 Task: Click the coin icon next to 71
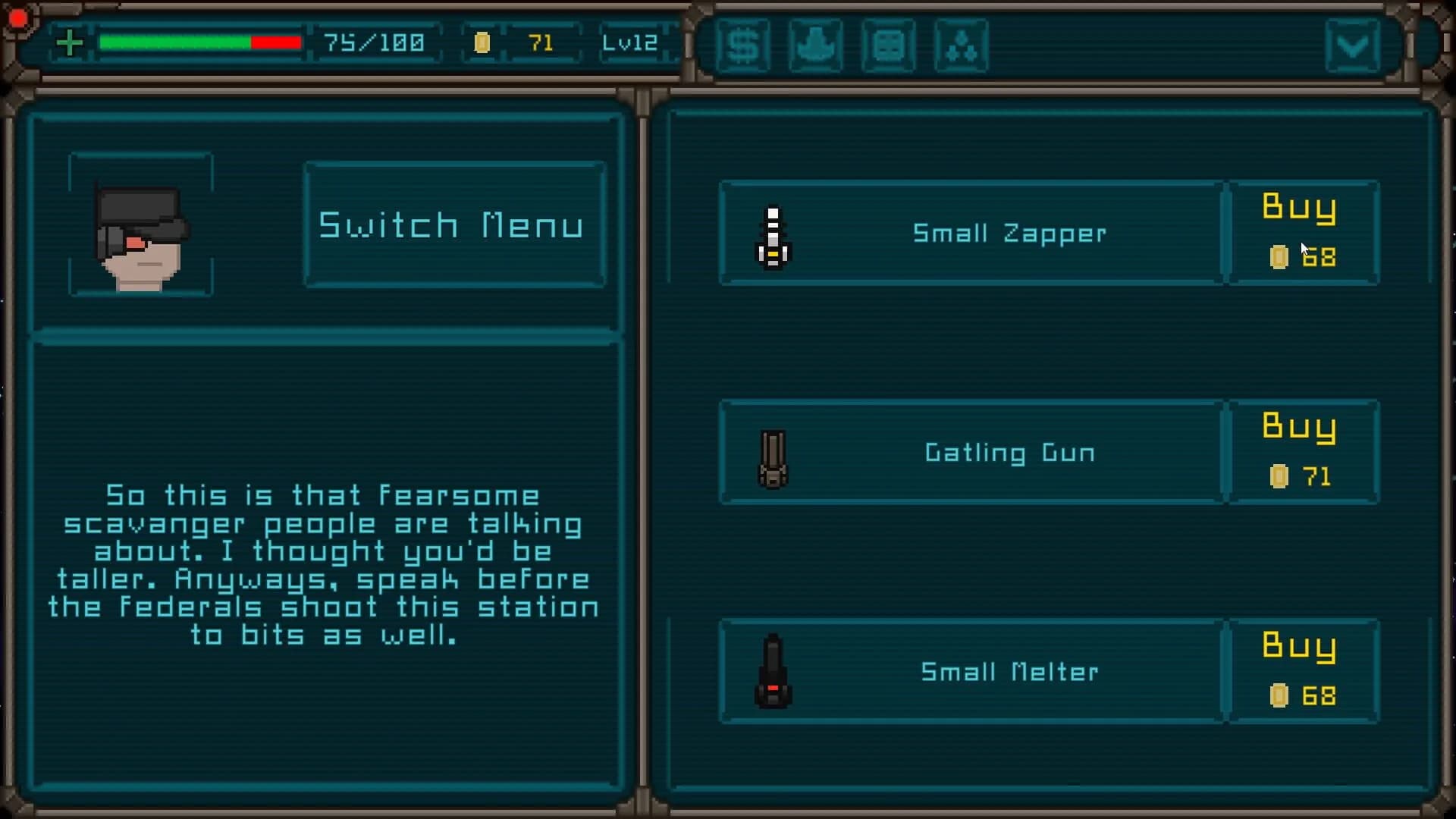pyautogui.click(x=483, y=43)
